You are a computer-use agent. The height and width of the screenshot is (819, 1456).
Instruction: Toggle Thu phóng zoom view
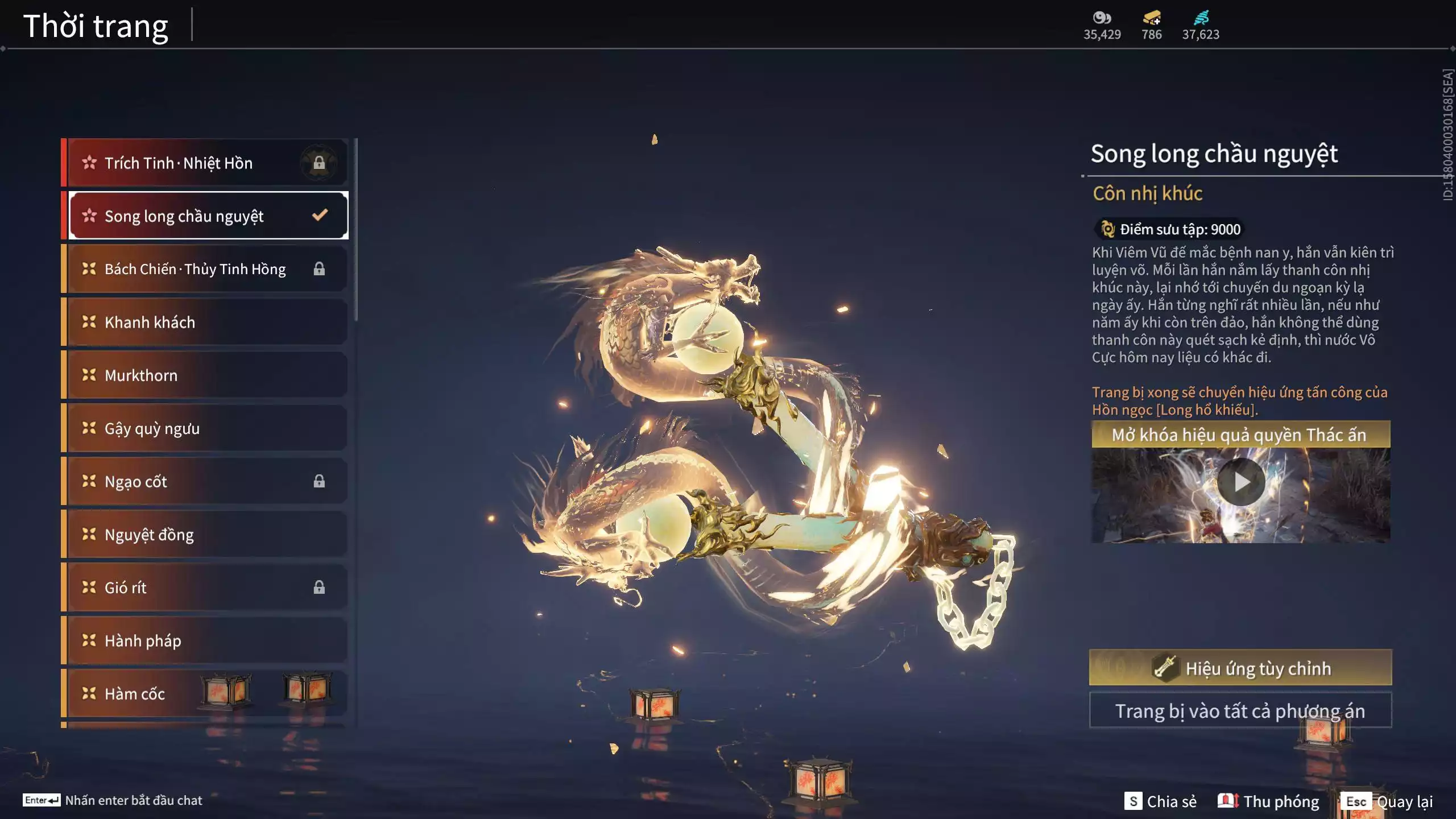(x=1268, y=801)
